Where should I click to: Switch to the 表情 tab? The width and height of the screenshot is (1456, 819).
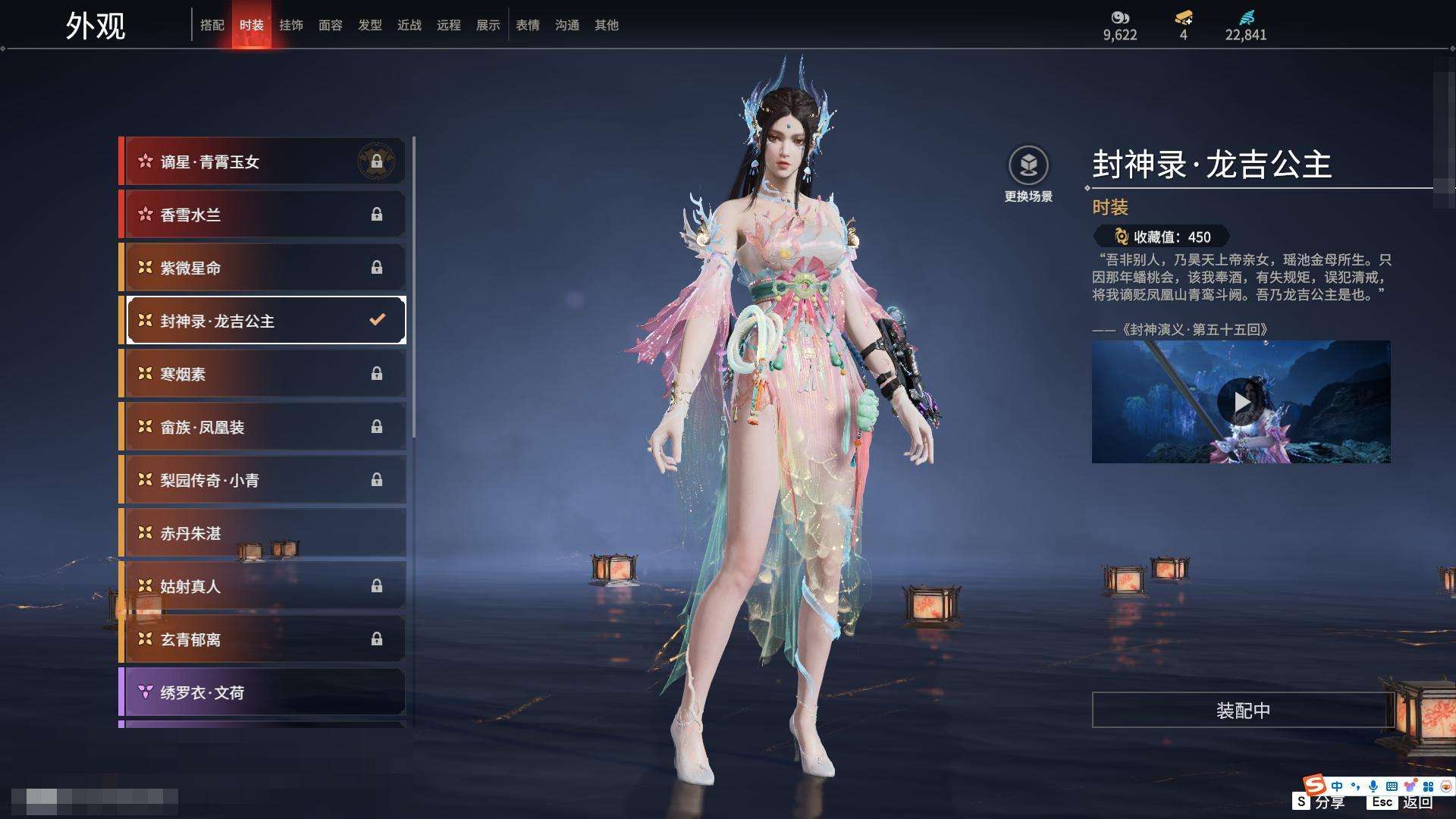[x=528, y=25]
